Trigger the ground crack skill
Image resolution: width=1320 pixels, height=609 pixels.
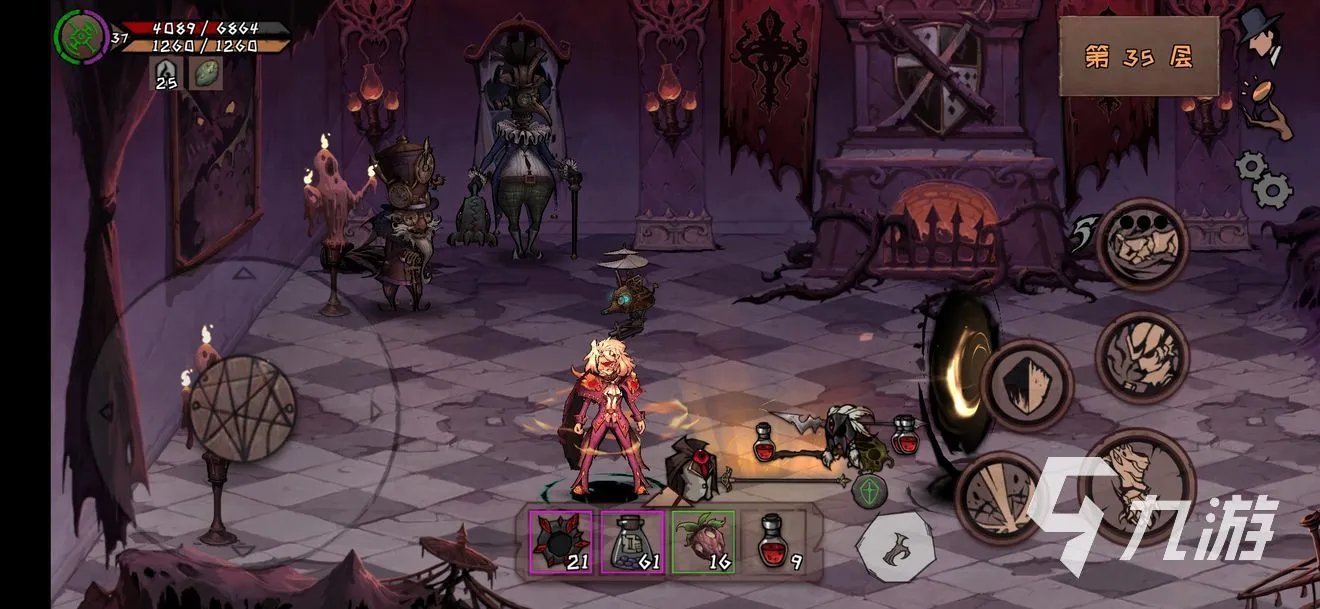[x=1000, y=497]
